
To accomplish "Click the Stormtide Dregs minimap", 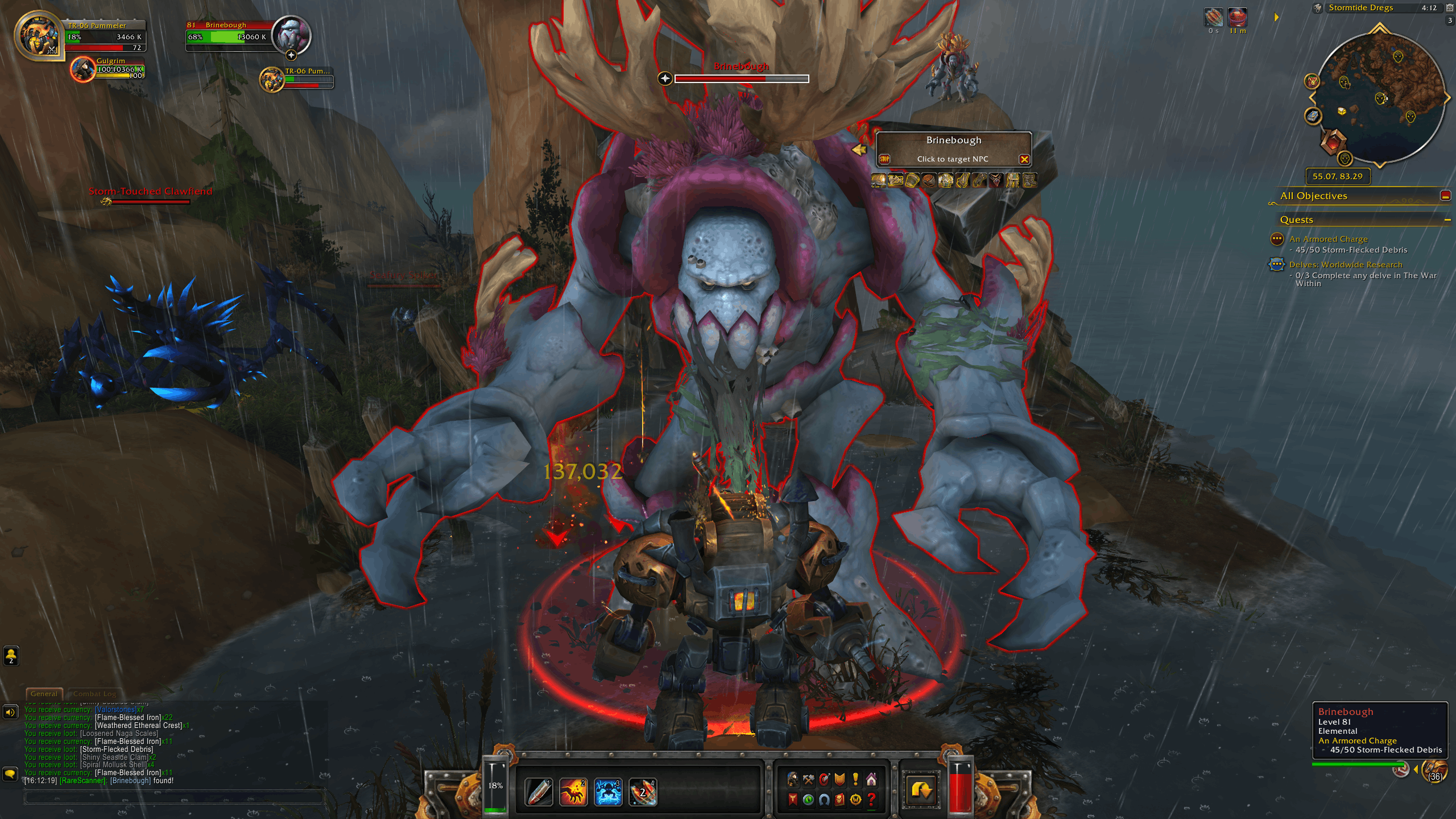I will point(1381,97).
